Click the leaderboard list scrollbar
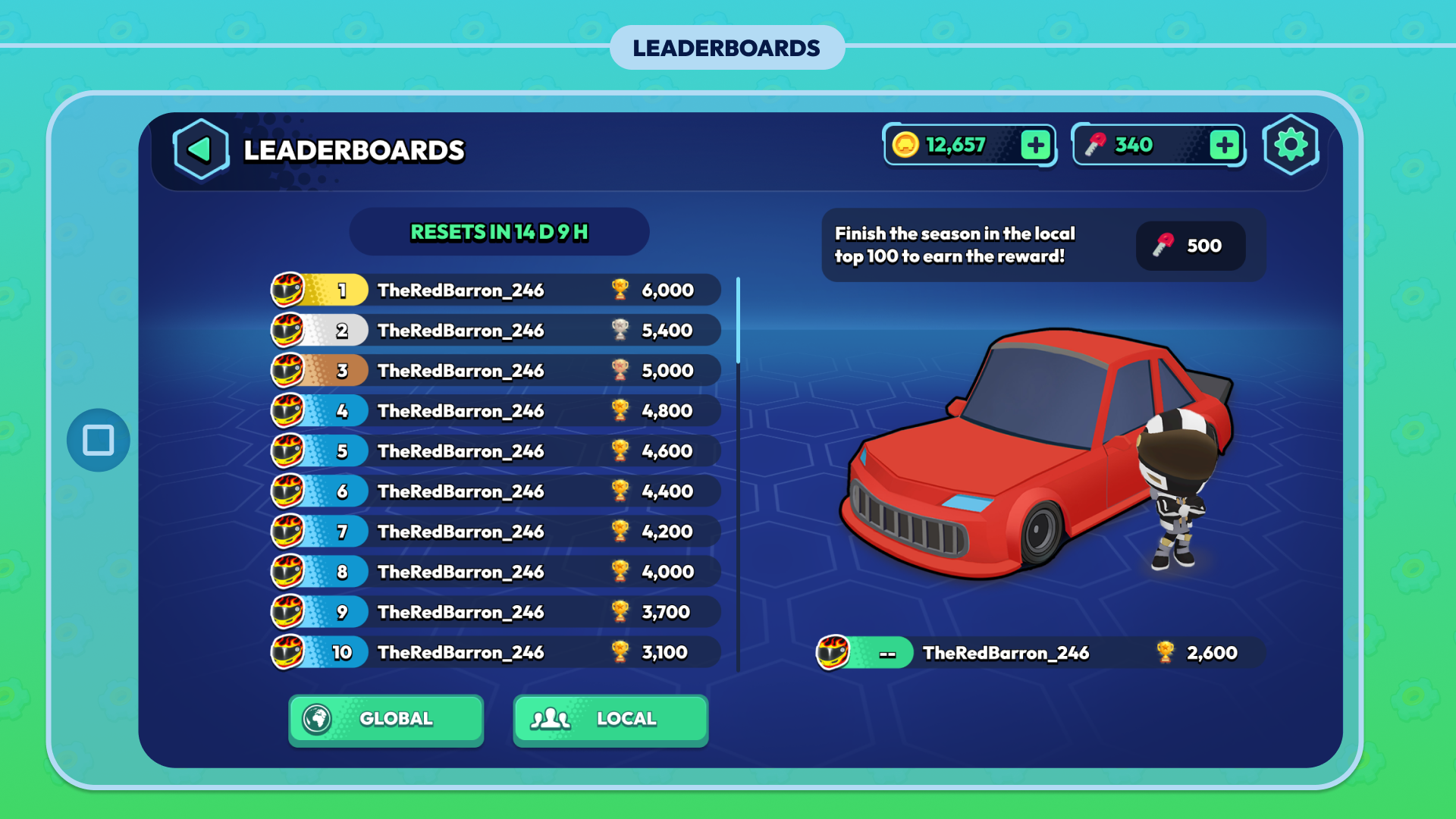1456x819 pixels. [x=738, y=321]
